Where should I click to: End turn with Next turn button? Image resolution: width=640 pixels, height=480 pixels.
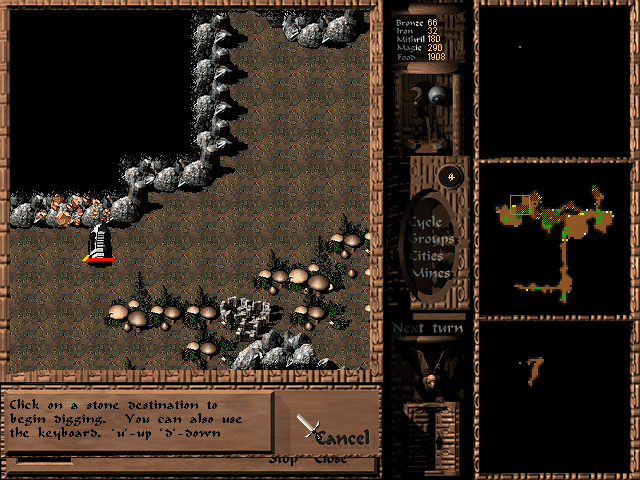(427, 329)
